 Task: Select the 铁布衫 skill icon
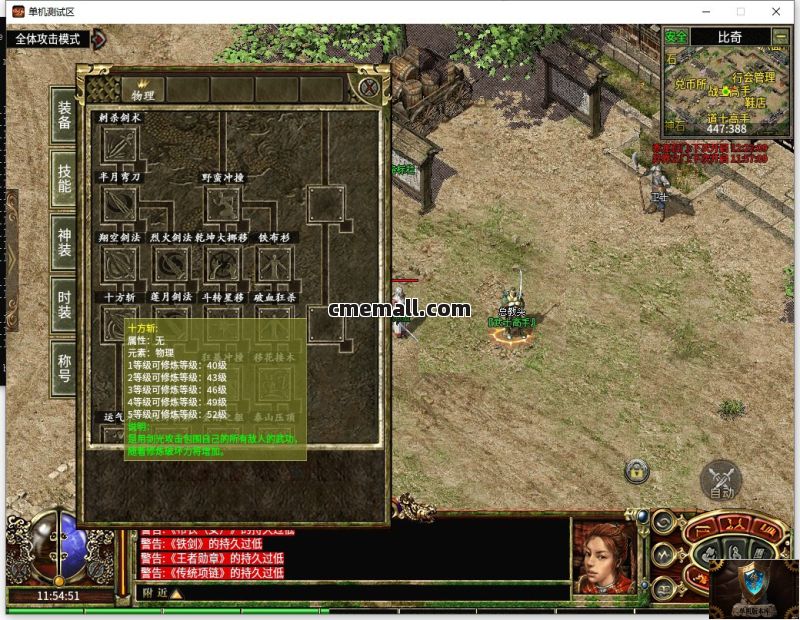pyautogui.click(x=274, y=264)
